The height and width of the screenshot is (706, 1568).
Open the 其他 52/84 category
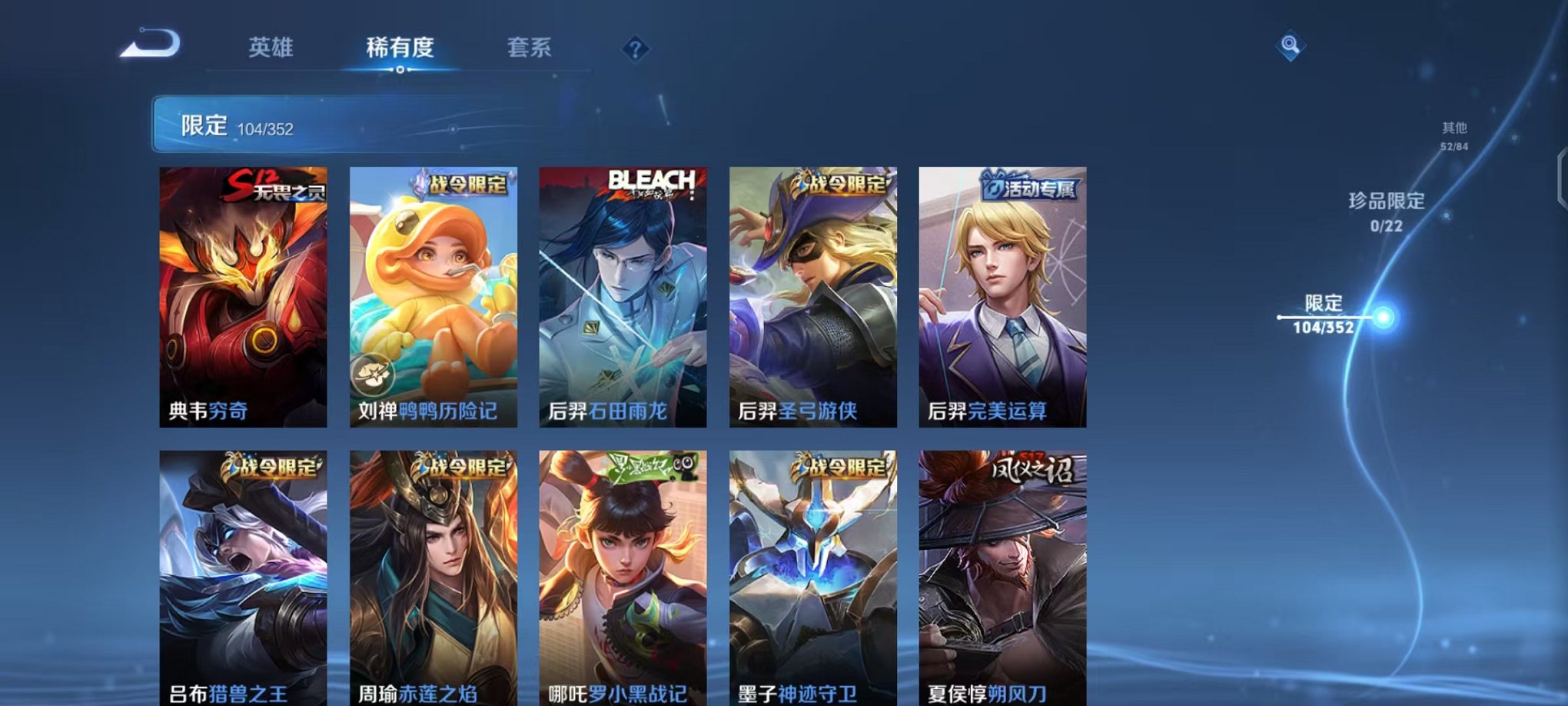click(x=1453, y=136)
